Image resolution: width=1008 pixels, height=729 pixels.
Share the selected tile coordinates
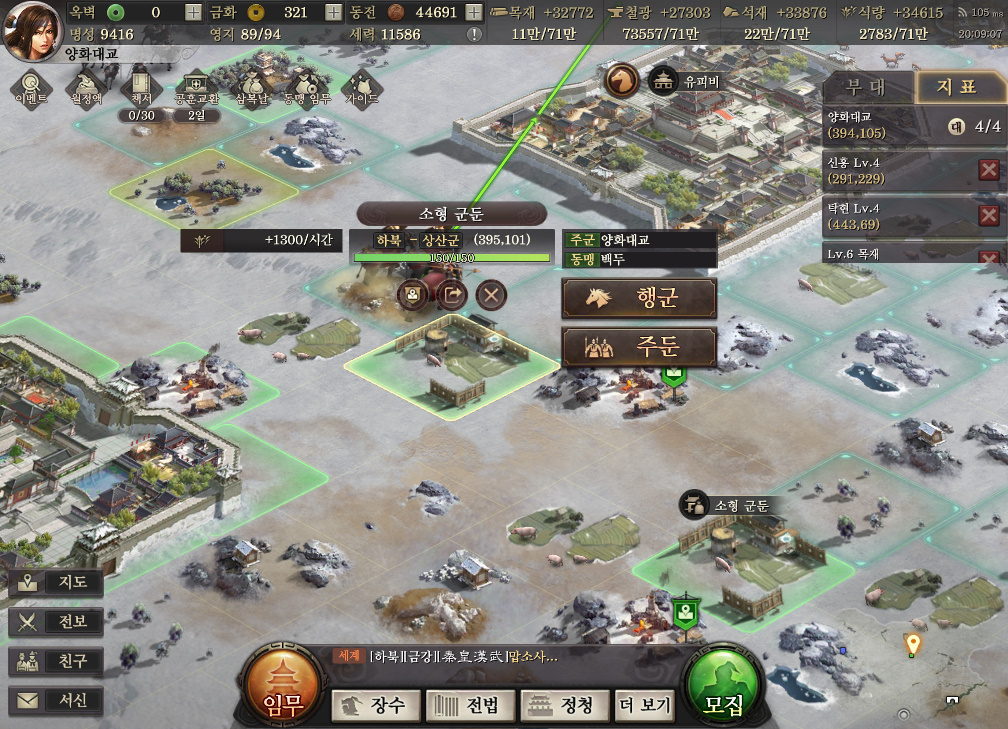click(x=452, y=295)
